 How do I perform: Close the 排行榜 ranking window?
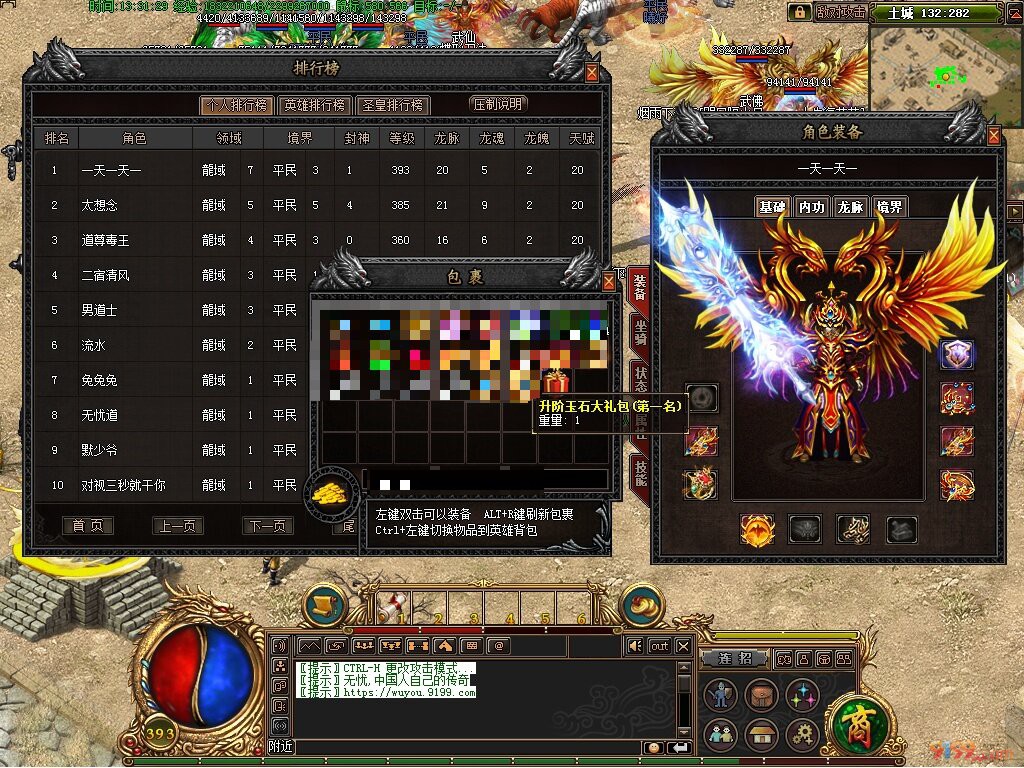pyautogui.click(x=592, y=73)
